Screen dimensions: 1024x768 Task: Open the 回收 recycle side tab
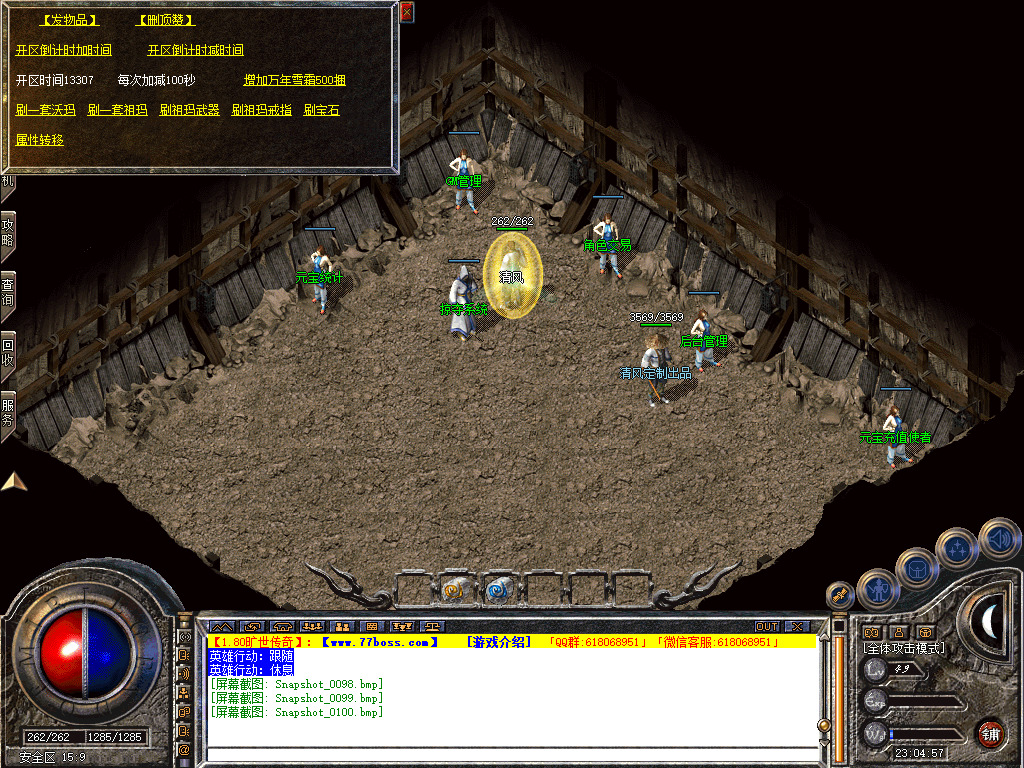pyautogui.click(x=7, y=349)
